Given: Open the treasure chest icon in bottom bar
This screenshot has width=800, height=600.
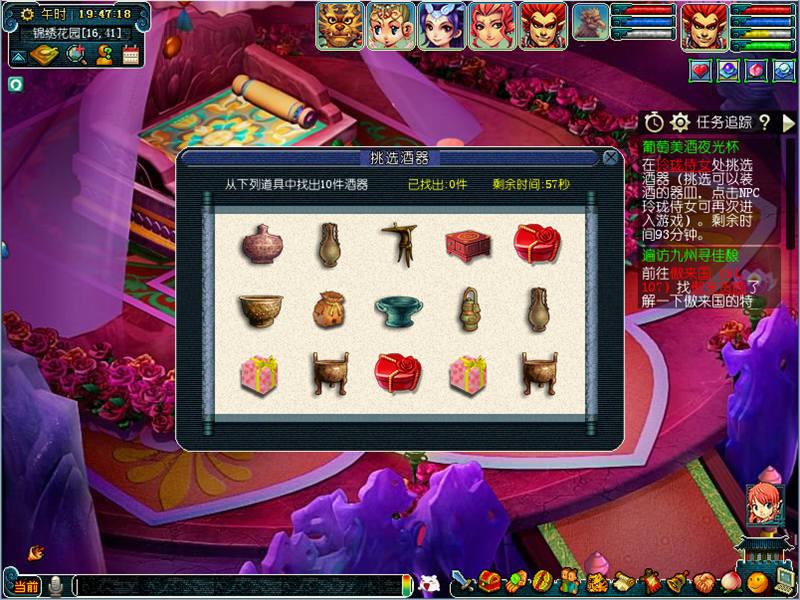Looking at the screenshot, I should [x=489, y=581].
